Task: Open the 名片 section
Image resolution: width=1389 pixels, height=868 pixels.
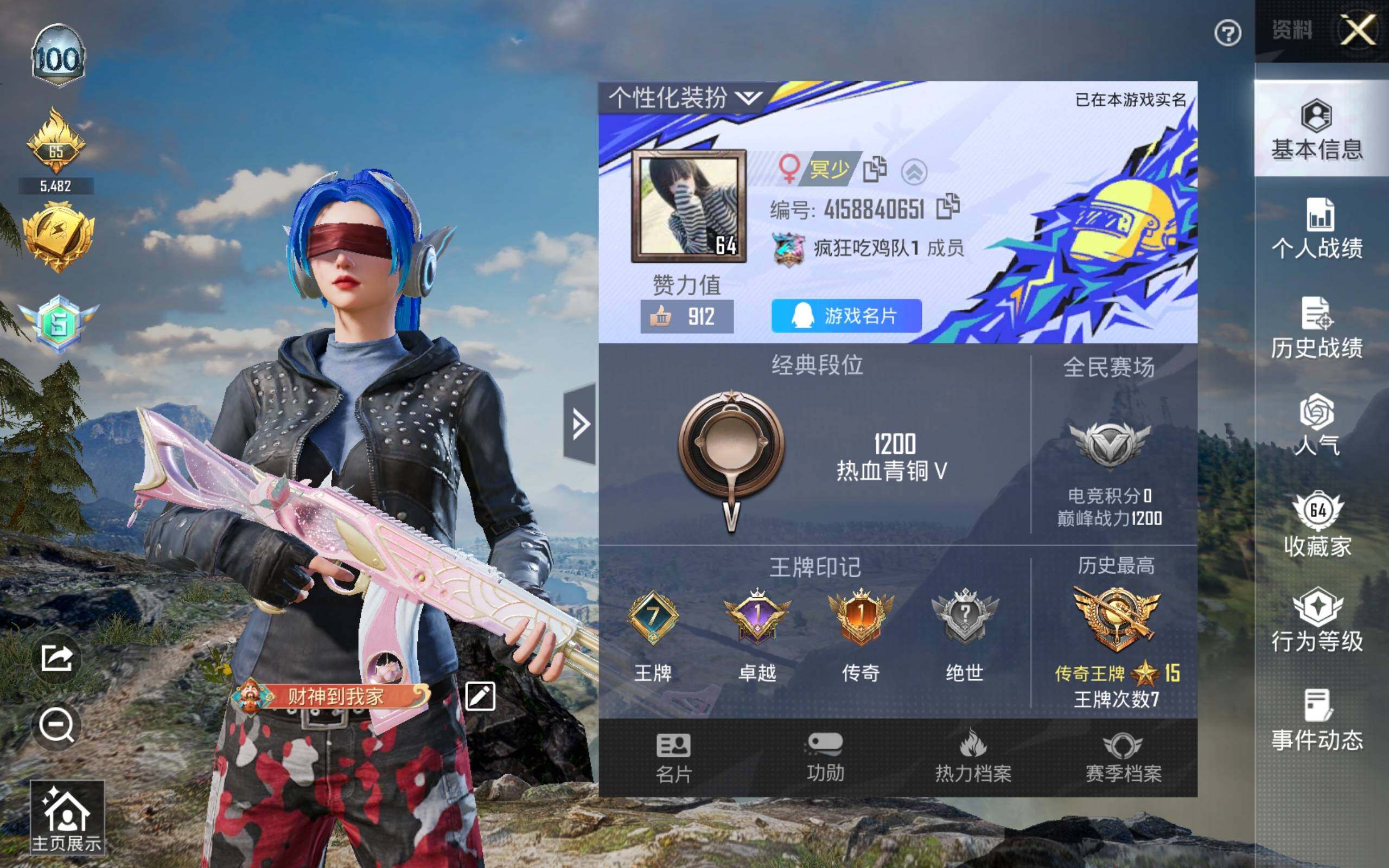Action: pyautogui.click(x=673, y=758)
